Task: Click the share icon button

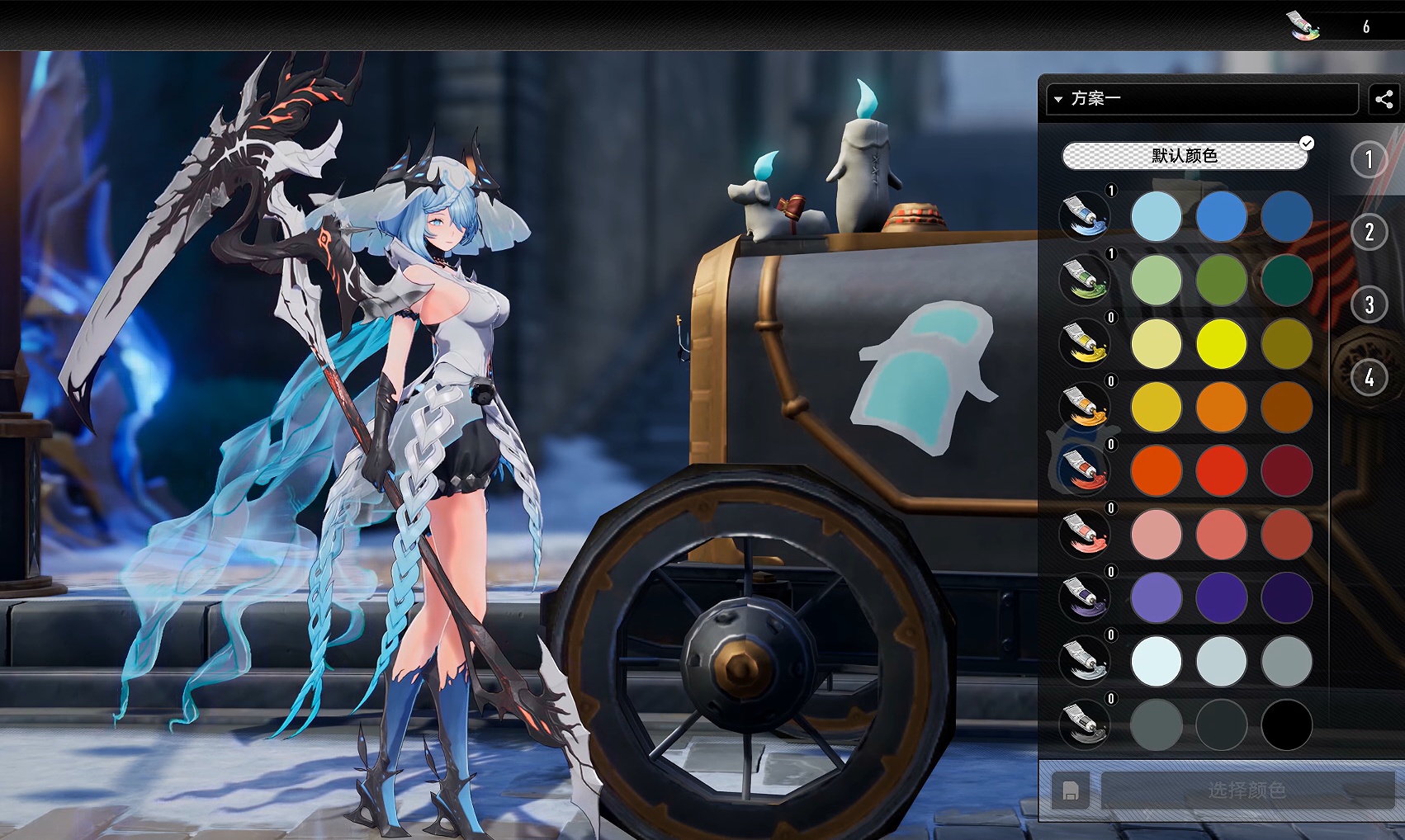Action: 1384,99
